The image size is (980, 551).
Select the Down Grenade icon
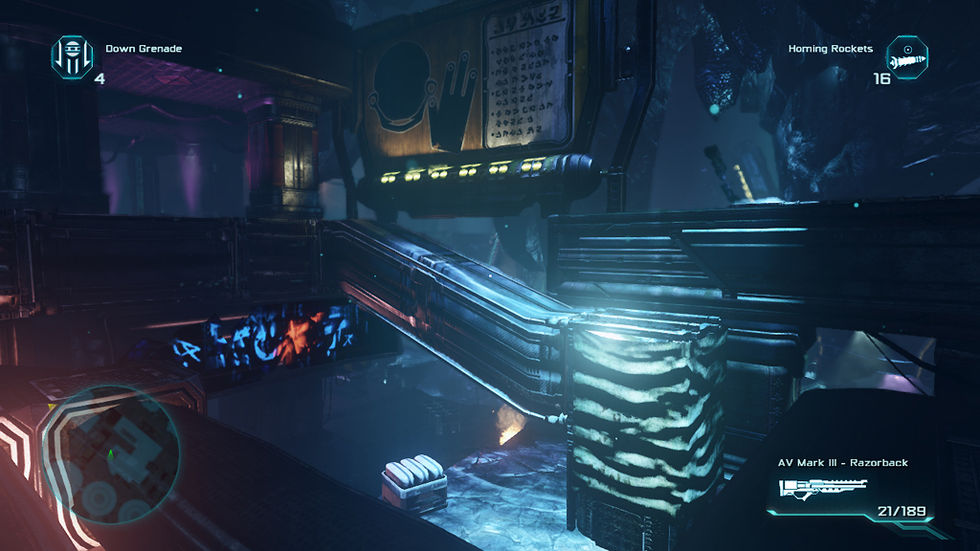coord(71,57)
